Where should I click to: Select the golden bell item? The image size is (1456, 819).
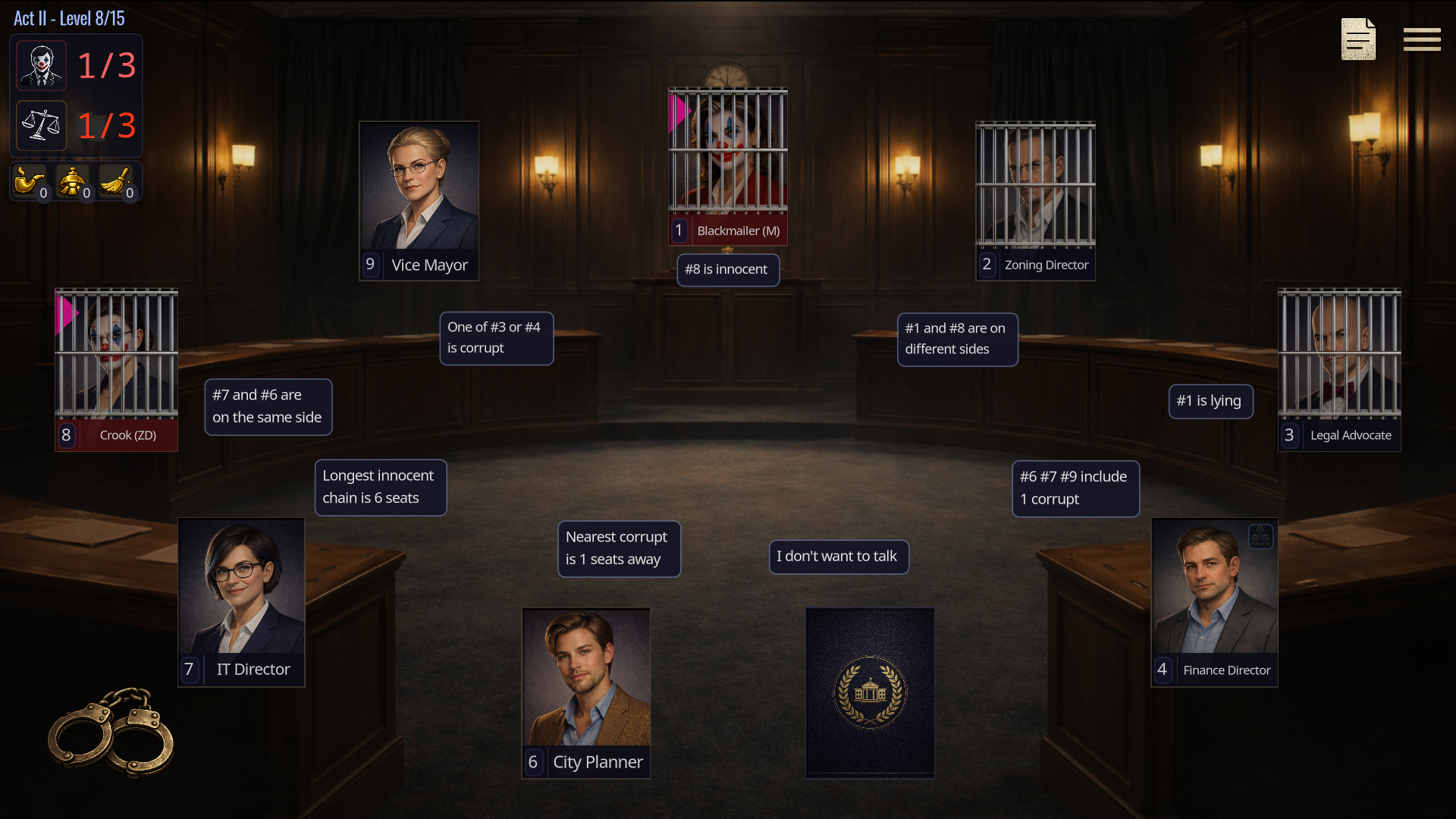click(73, 182)
